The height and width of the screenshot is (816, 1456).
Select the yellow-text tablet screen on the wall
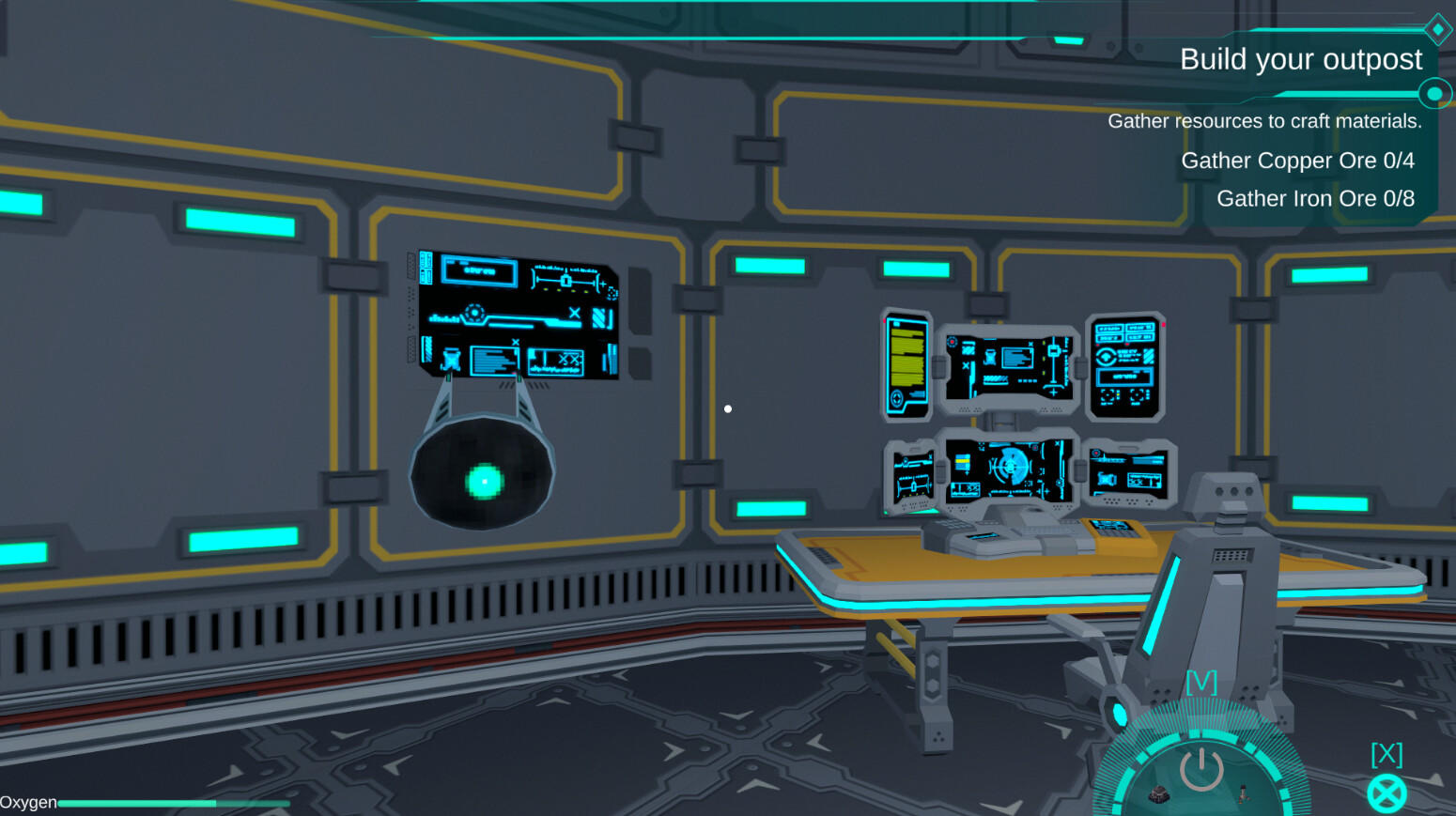[906, 360]
